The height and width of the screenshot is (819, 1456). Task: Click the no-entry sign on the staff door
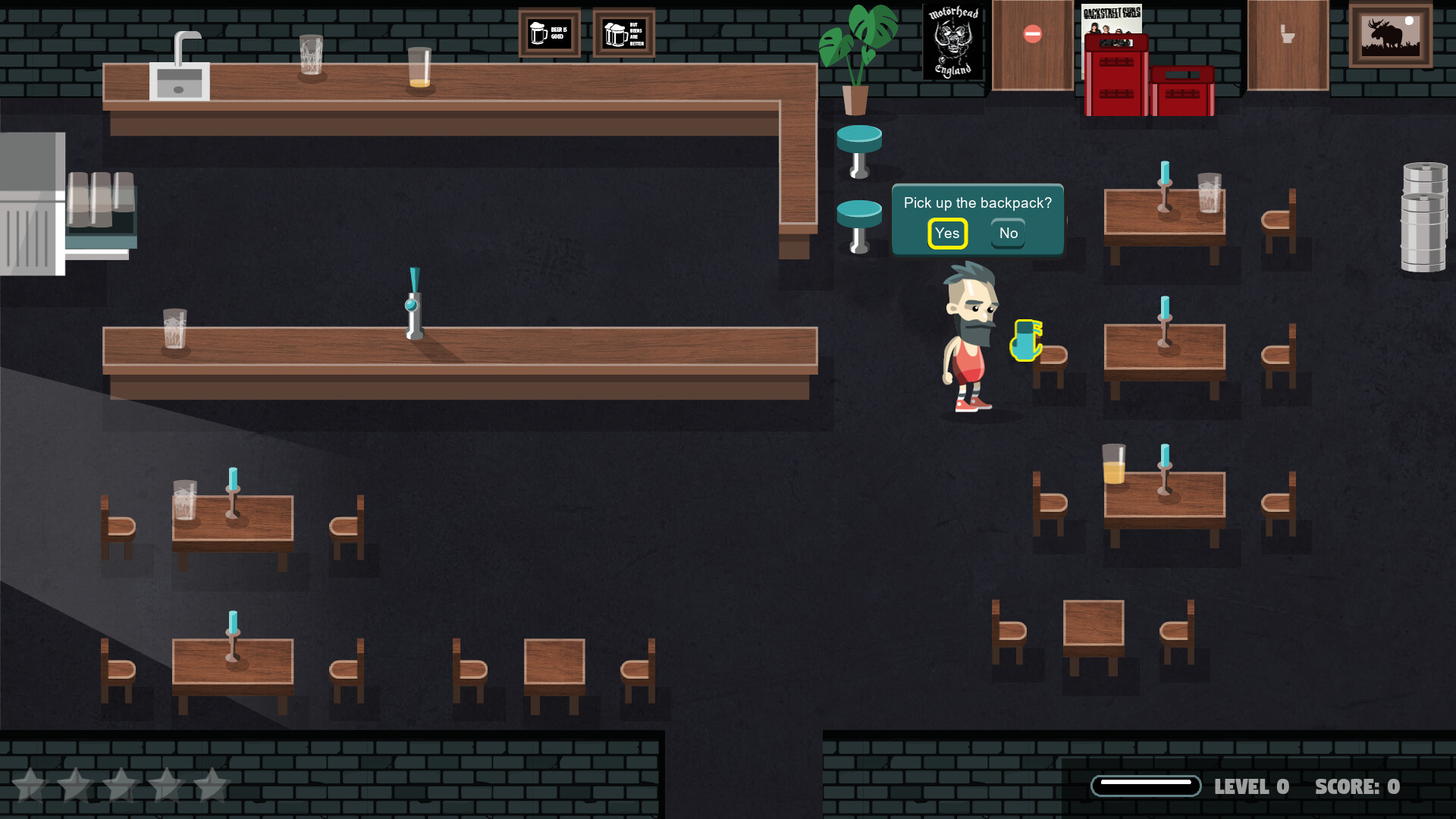[1031, 32]
